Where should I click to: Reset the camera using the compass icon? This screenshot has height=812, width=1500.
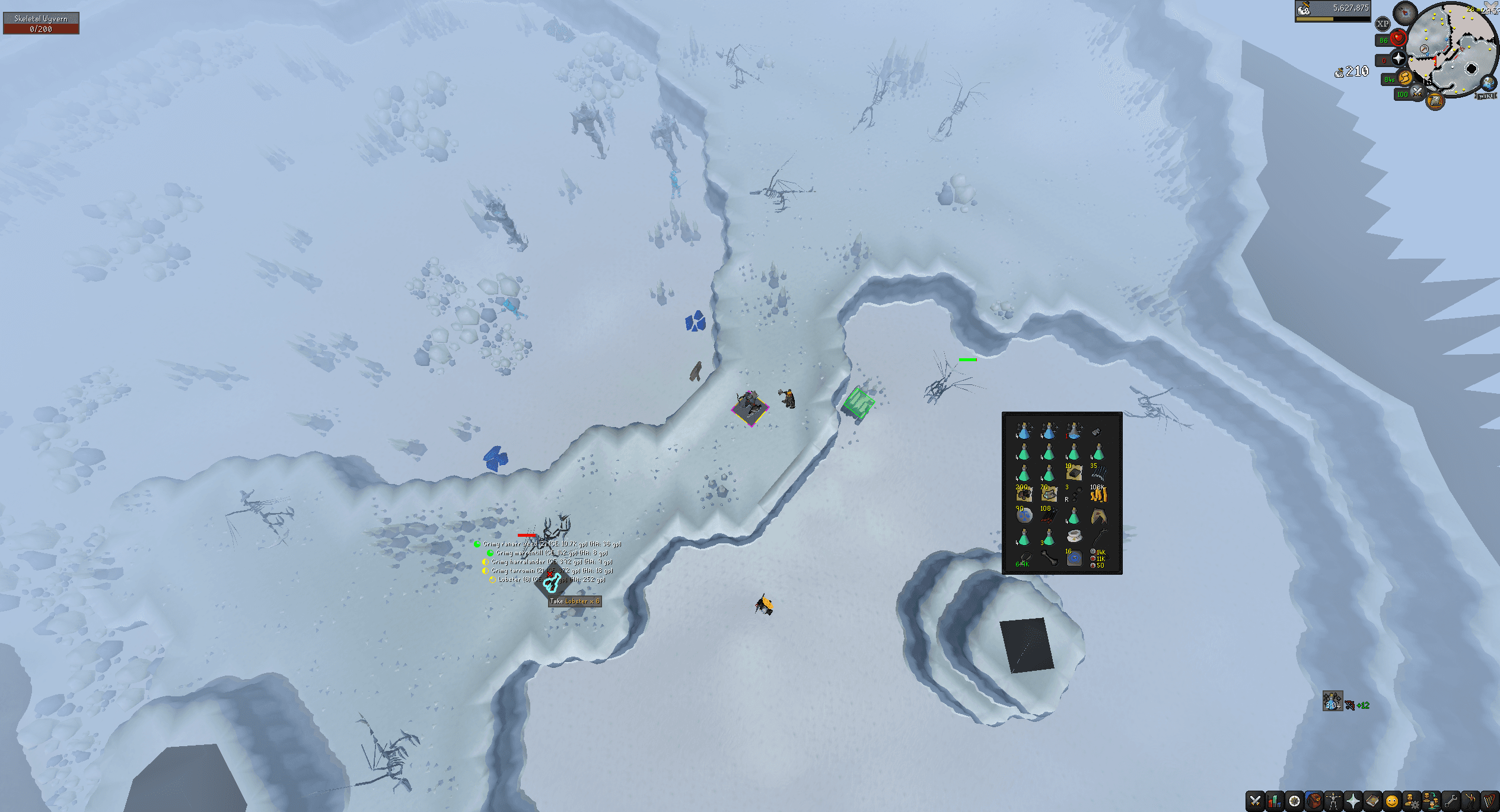point(1405,12)
